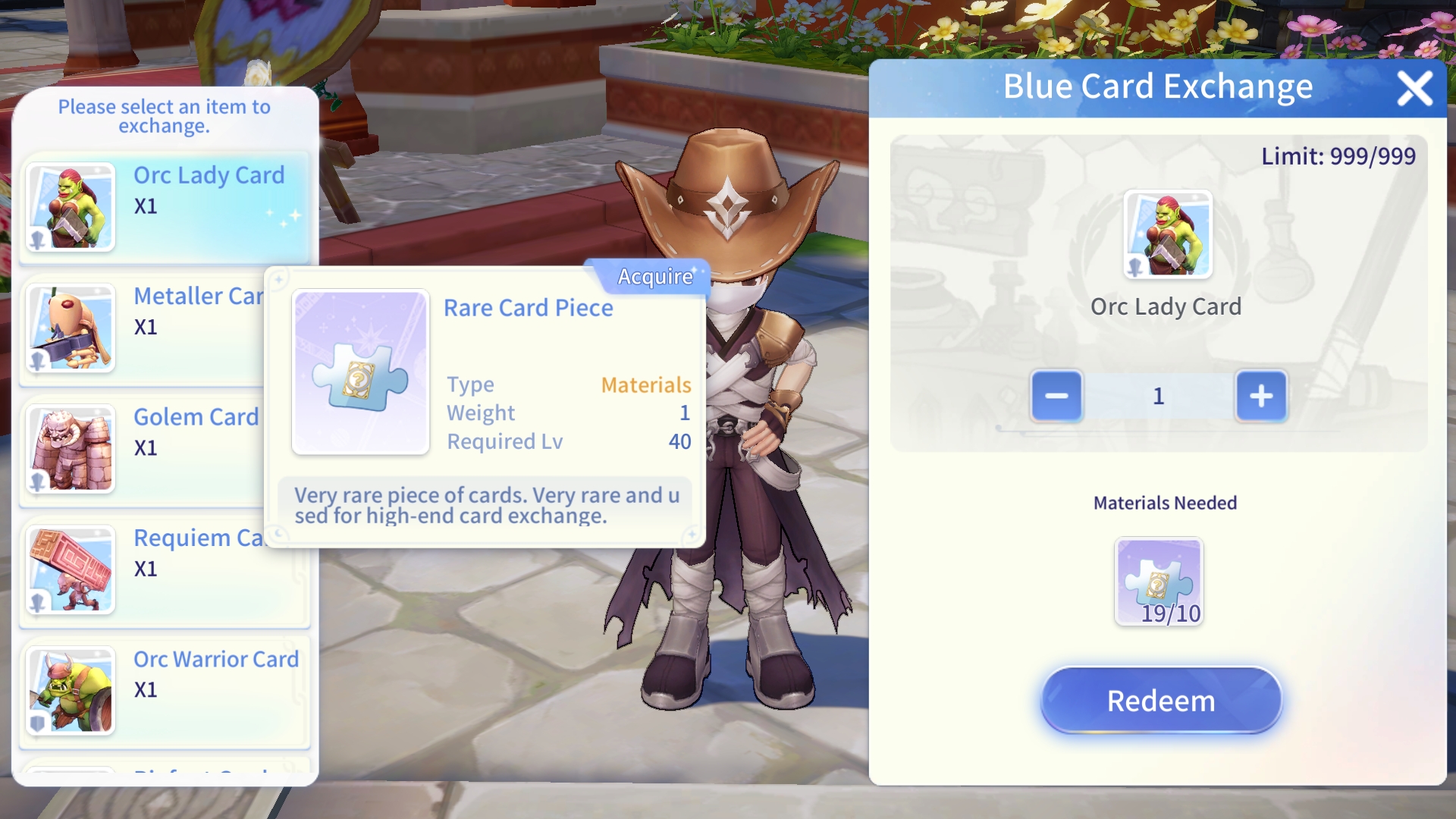Pick the Golem Card entry
The image size is (1456, 819).
click(144, 448)
